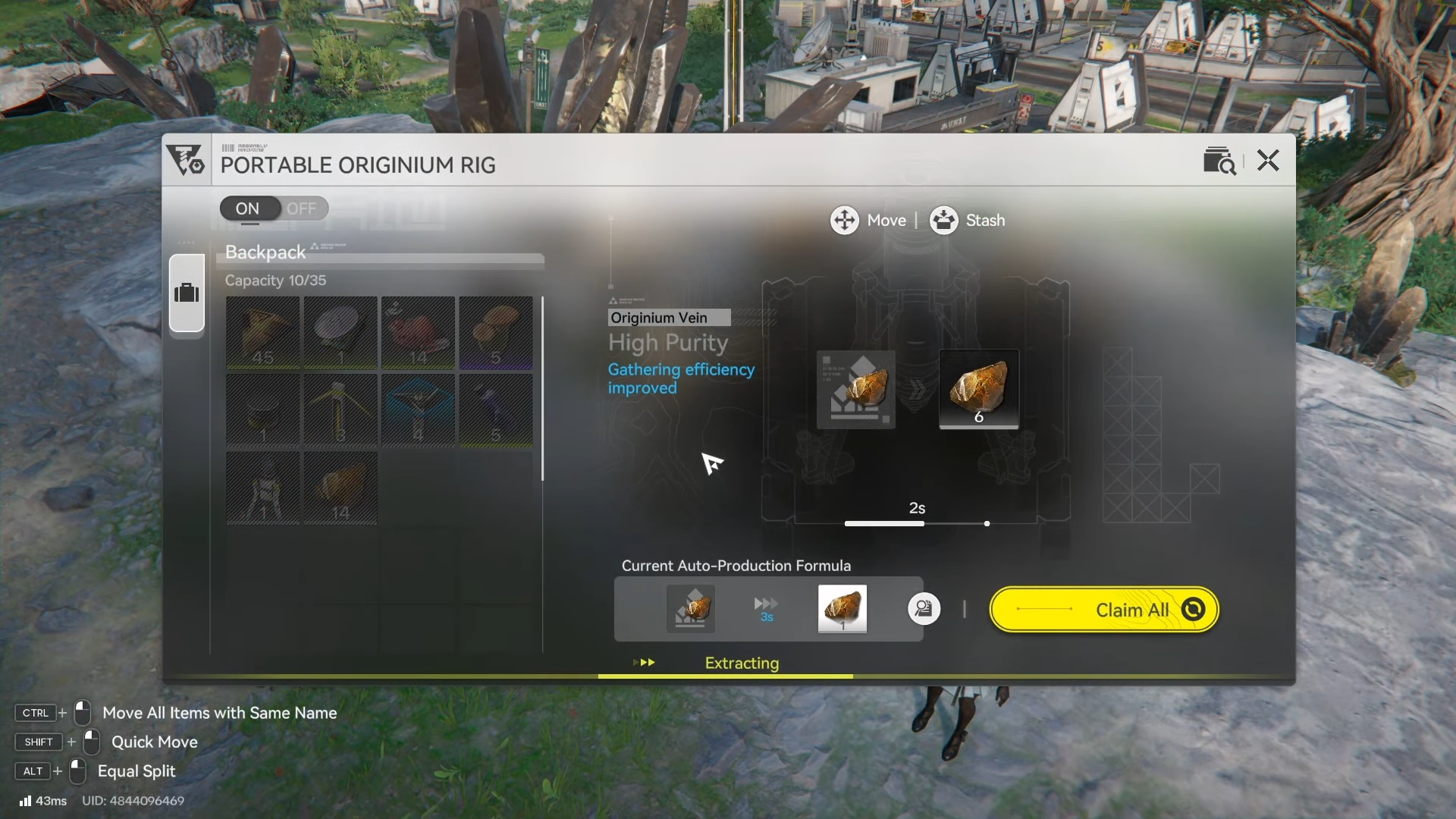Select the backpack slot with 45 items
The height and width of the screenshot is (819, 1456).
[x=263, y=333]
